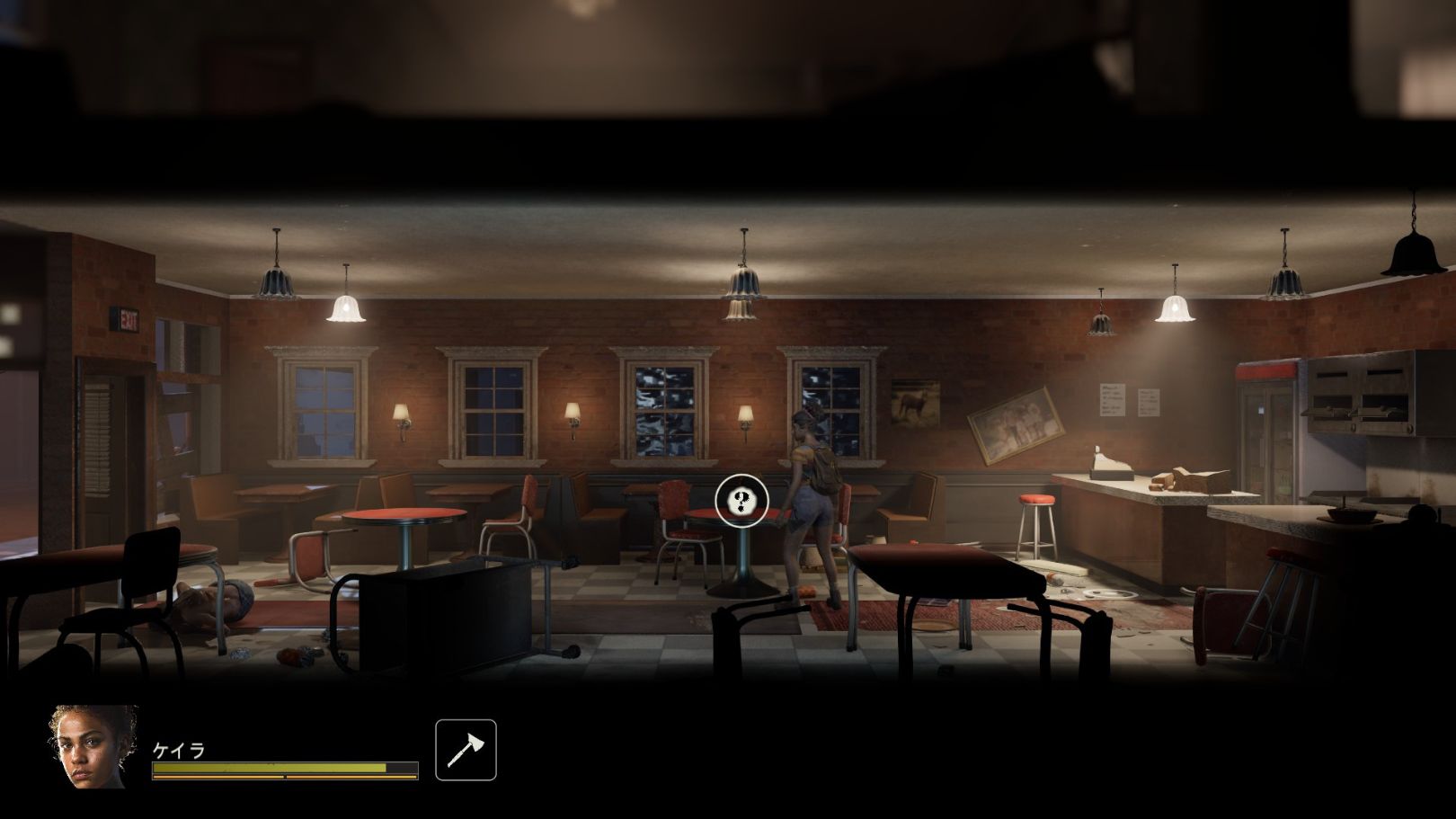Select the axe weapon slot

(466, 750)
